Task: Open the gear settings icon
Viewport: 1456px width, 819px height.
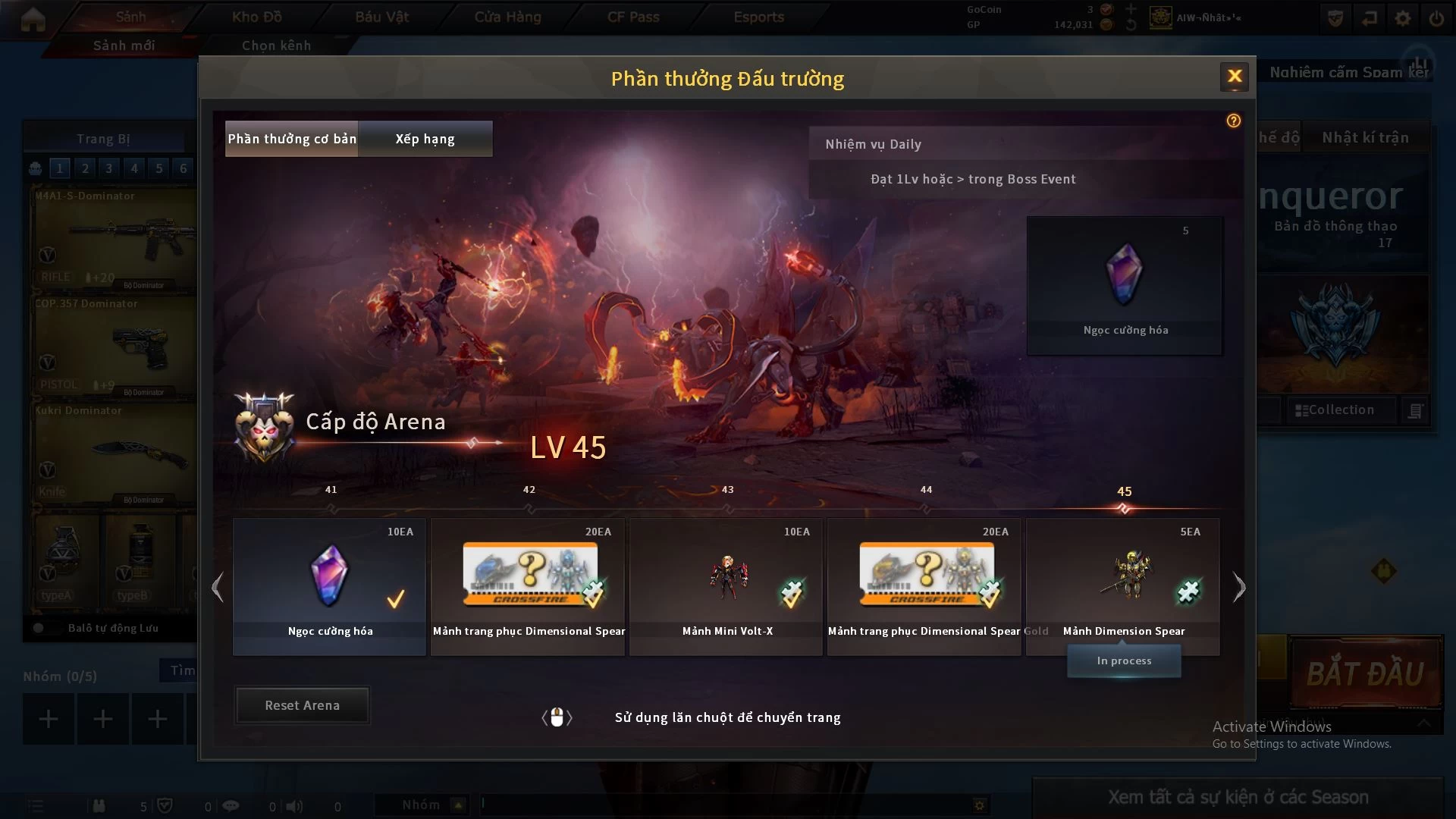Action: (x=1403, y=18)
